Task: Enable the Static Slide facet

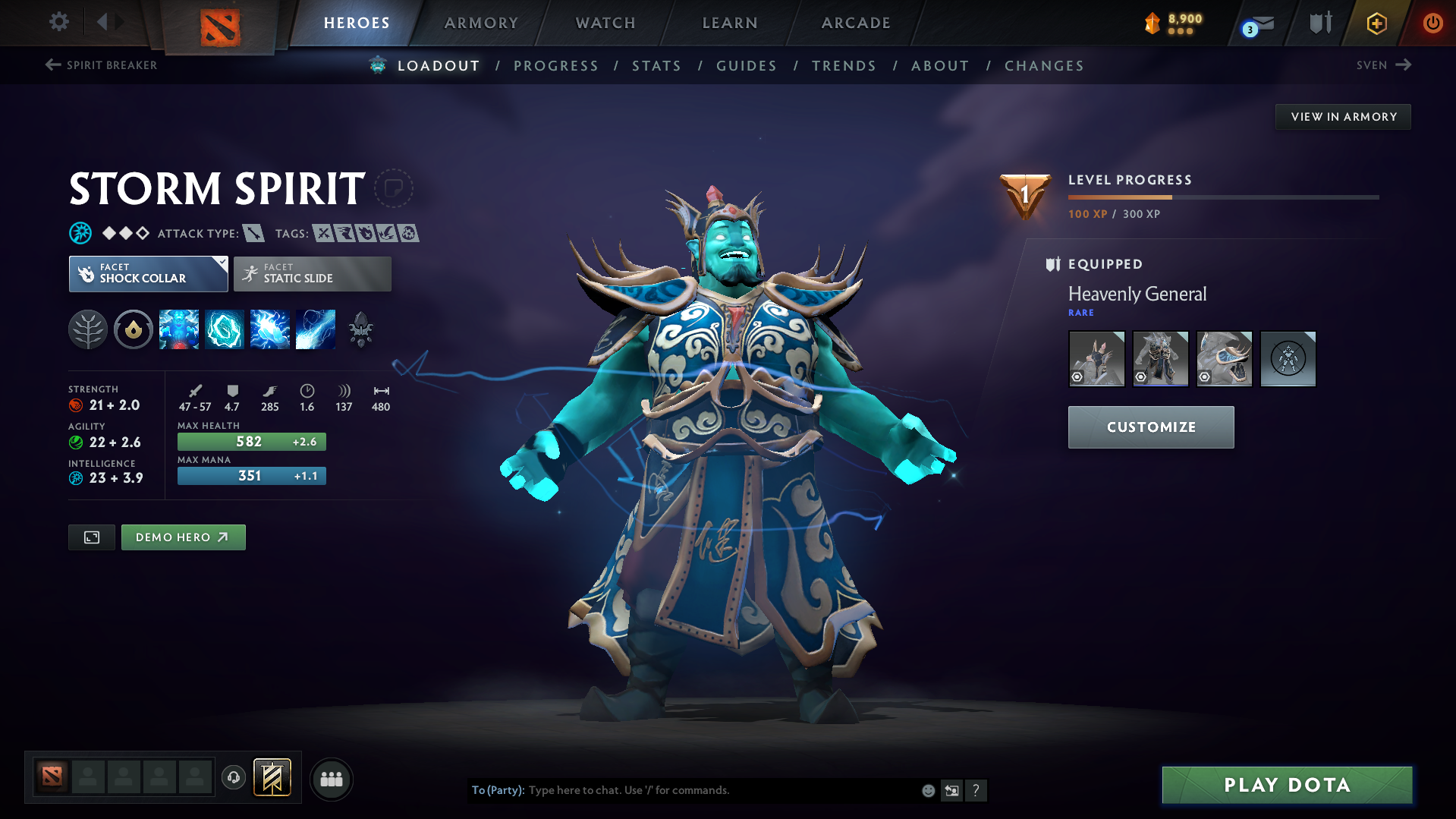Action: 312,273
